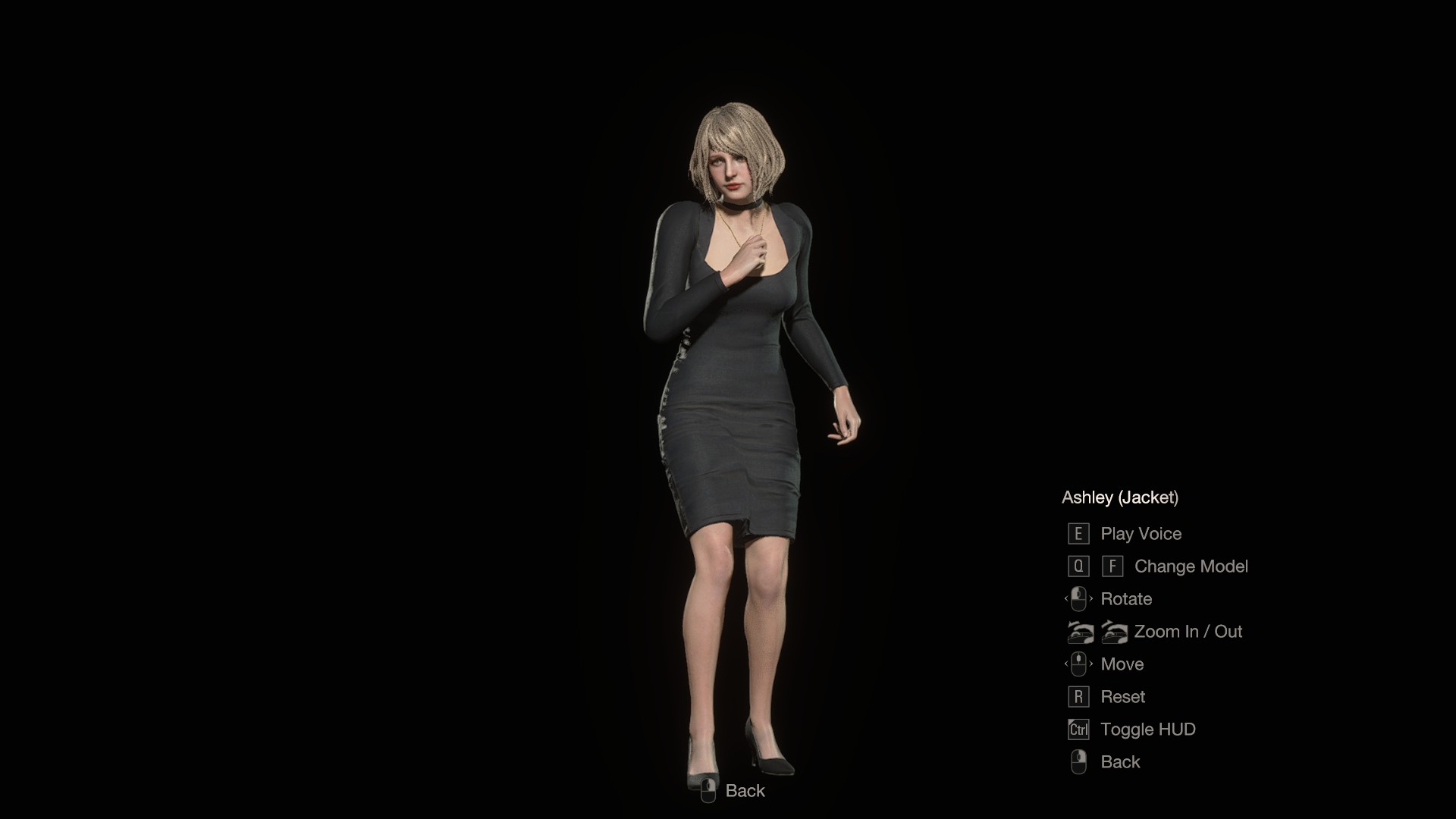Click the right Zoom In/Out mouse wheel icon
1456x819 pixels.
[1113, 631]
